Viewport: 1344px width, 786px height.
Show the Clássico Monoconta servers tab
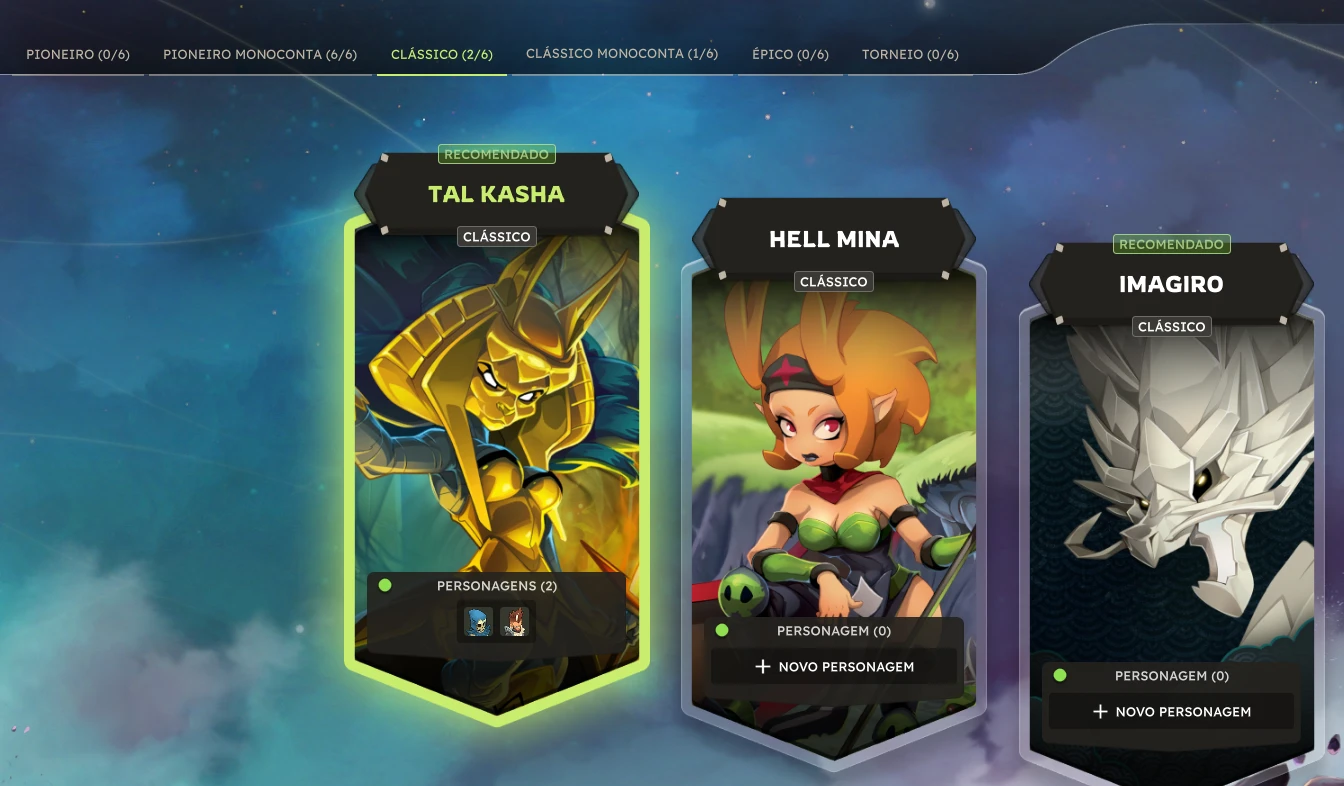tap(622, 54)
